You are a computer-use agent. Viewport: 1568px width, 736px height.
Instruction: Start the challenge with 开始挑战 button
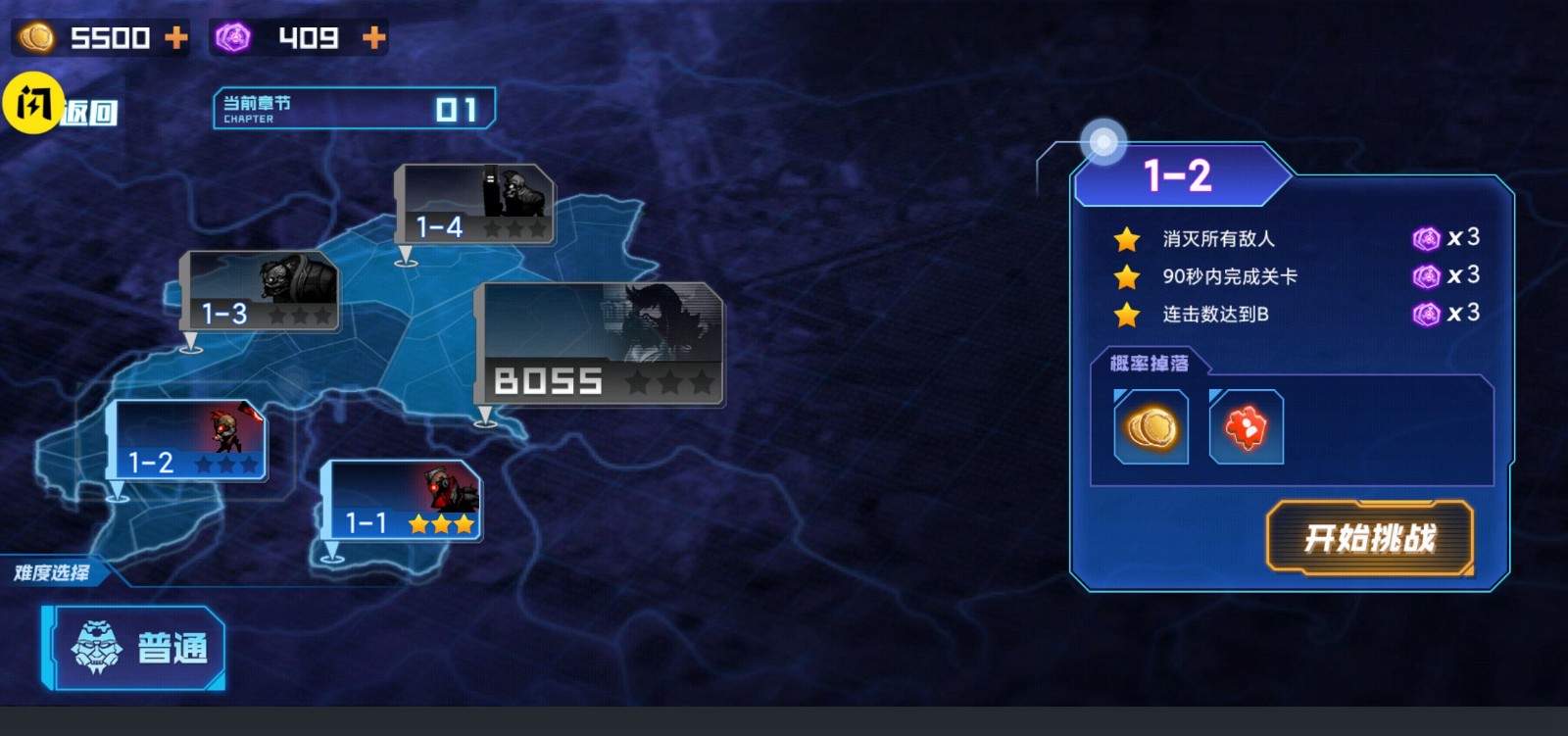[1369, 537]
